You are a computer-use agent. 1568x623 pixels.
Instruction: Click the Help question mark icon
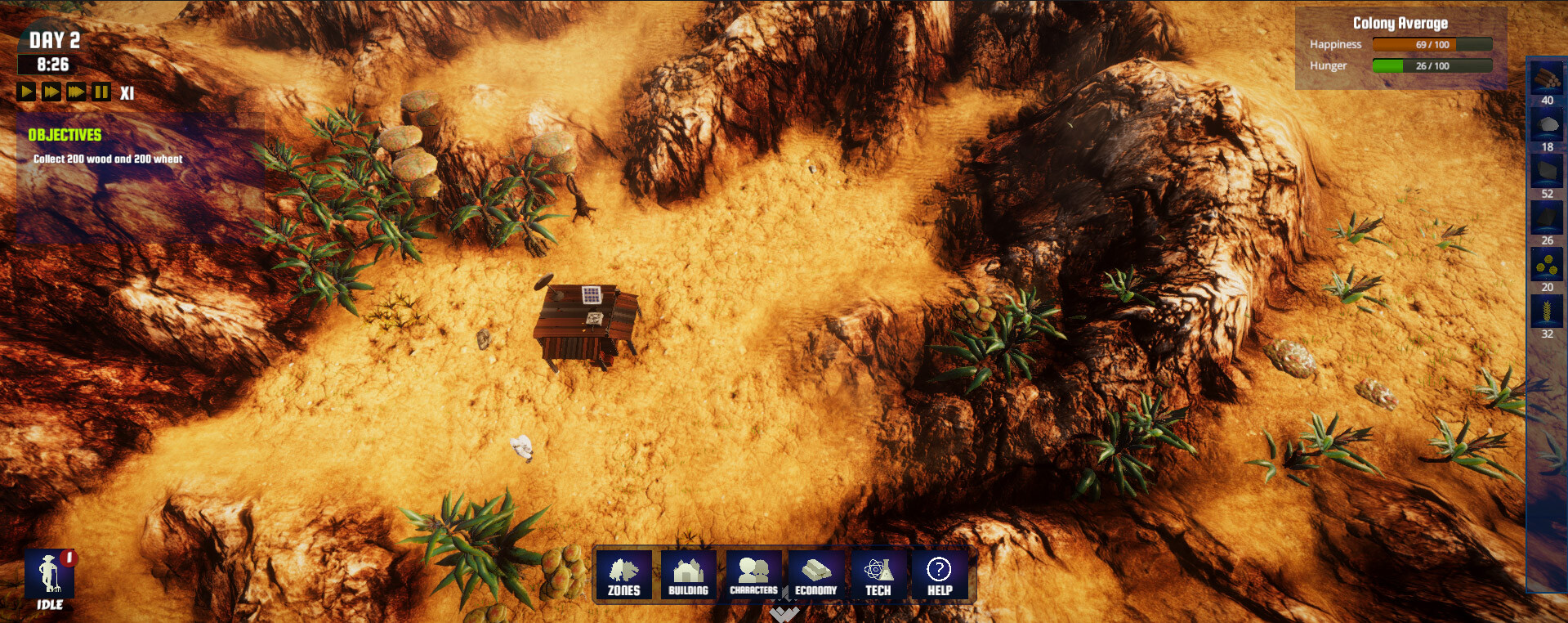940,575
